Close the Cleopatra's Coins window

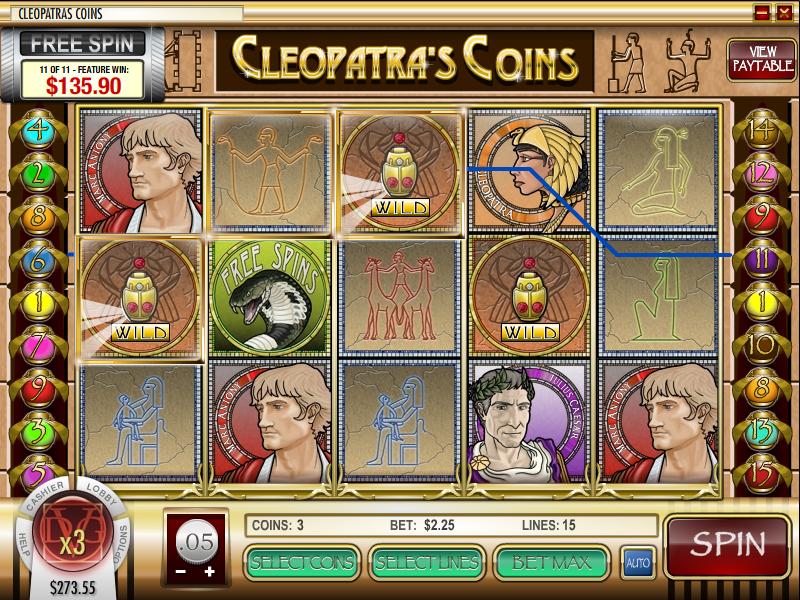(785, 12)
